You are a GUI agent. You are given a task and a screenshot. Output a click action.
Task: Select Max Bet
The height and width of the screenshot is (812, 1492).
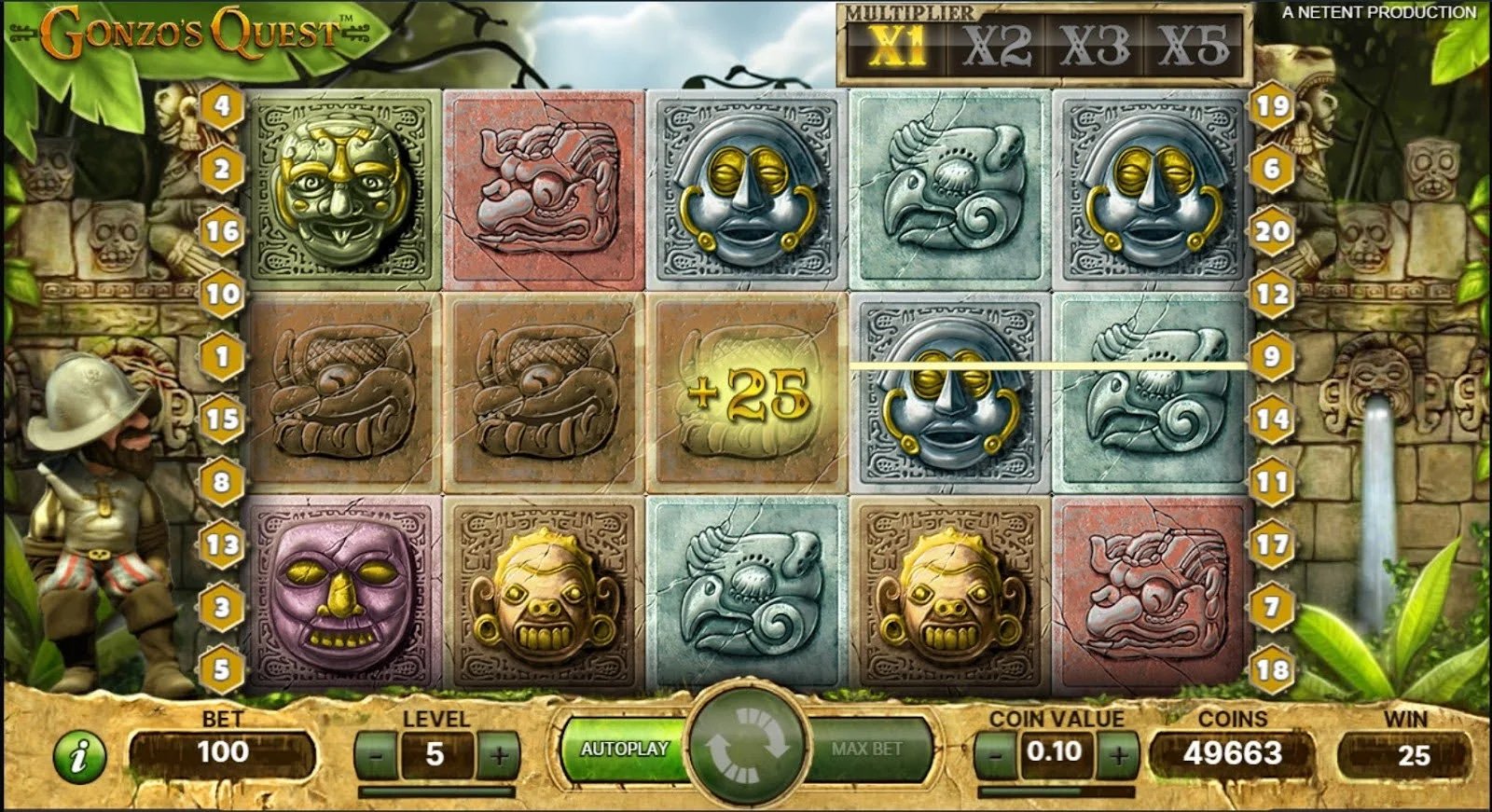[x=868, y=749]
